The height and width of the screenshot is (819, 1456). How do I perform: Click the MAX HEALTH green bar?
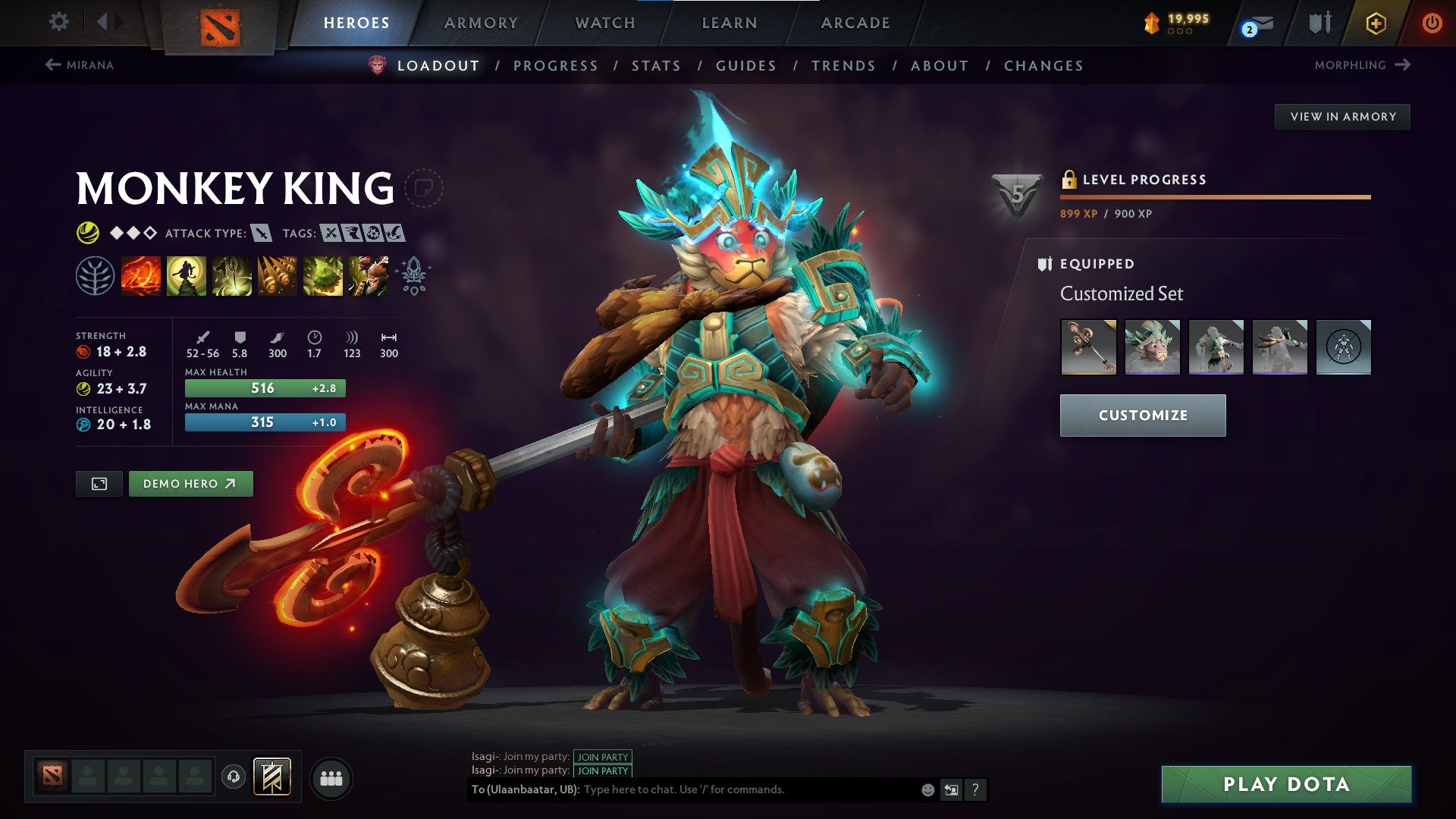(264, 388)
